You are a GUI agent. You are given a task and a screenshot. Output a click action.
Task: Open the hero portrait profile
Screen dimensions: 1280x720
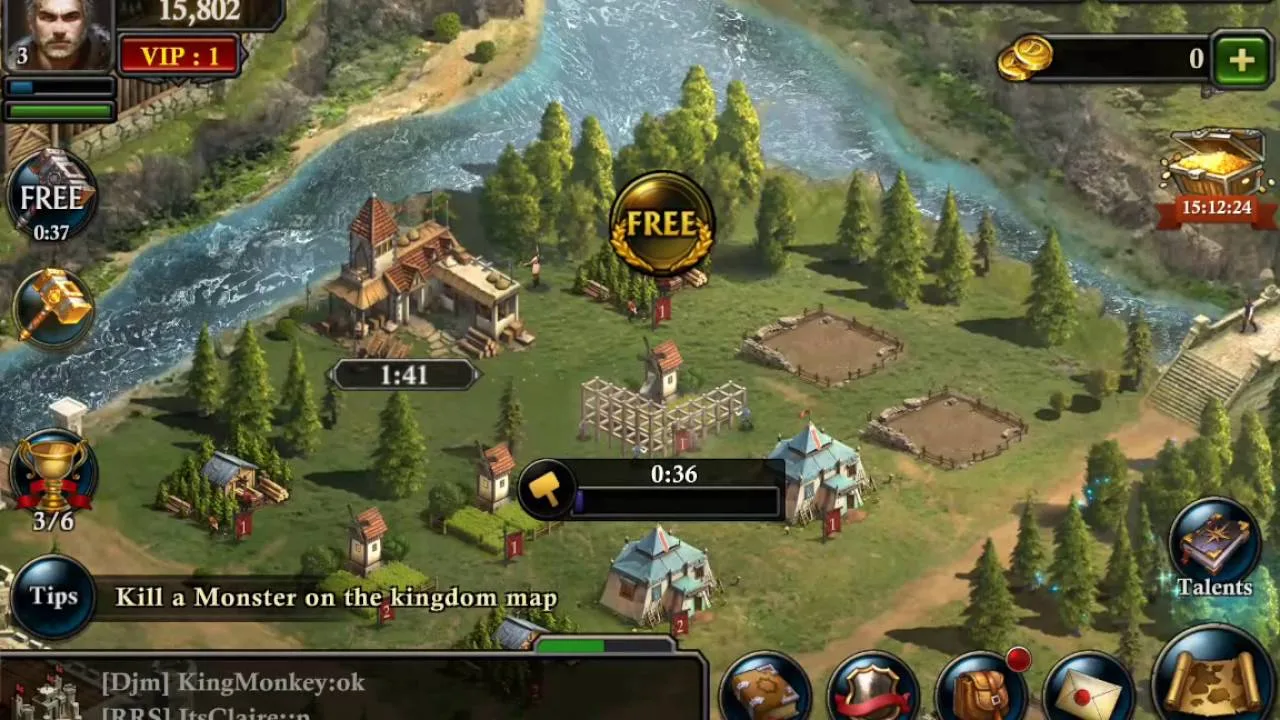coord(57,33)
